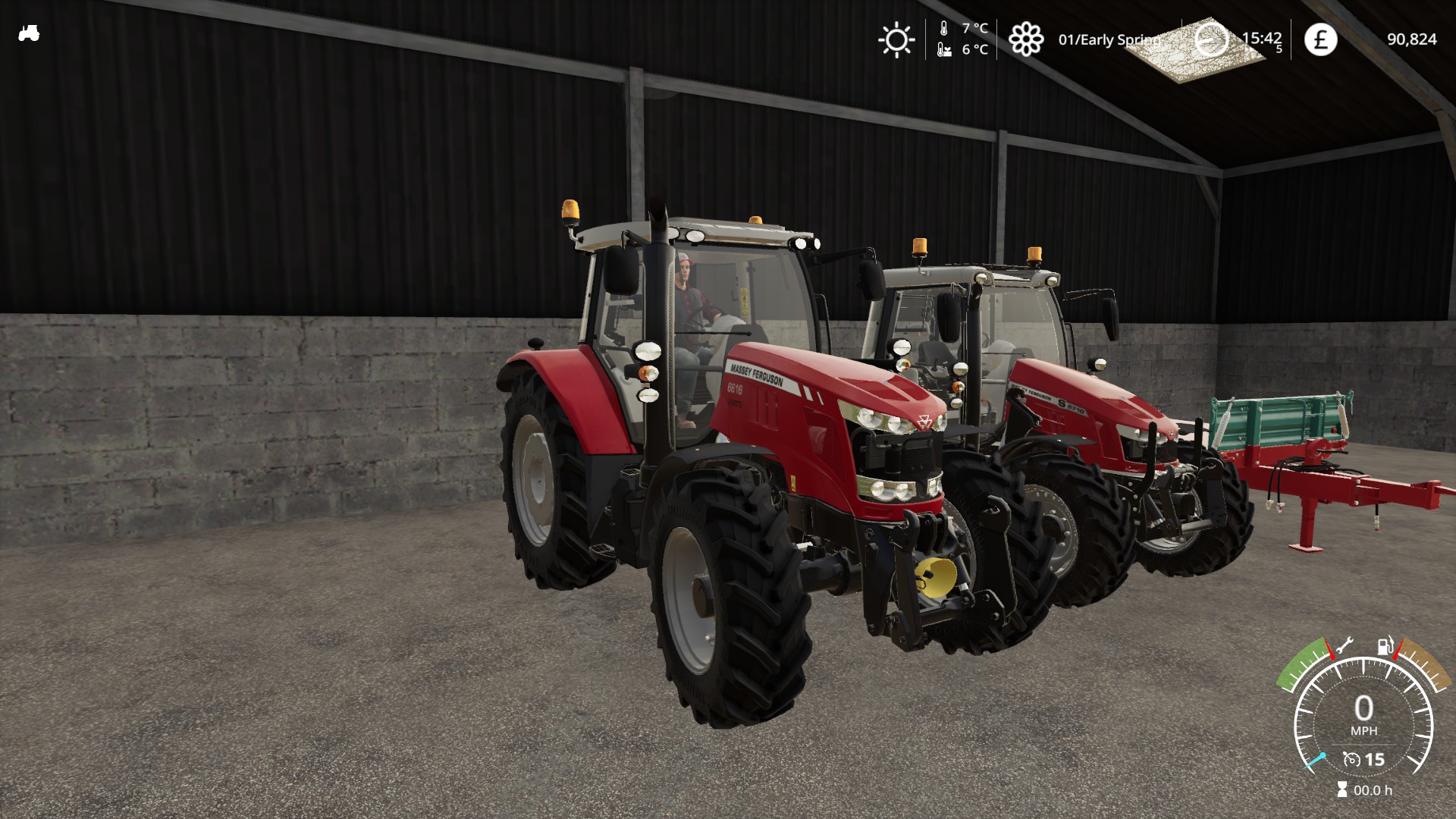
Task: Click the season flower icon
Action: coord(1025,39)
